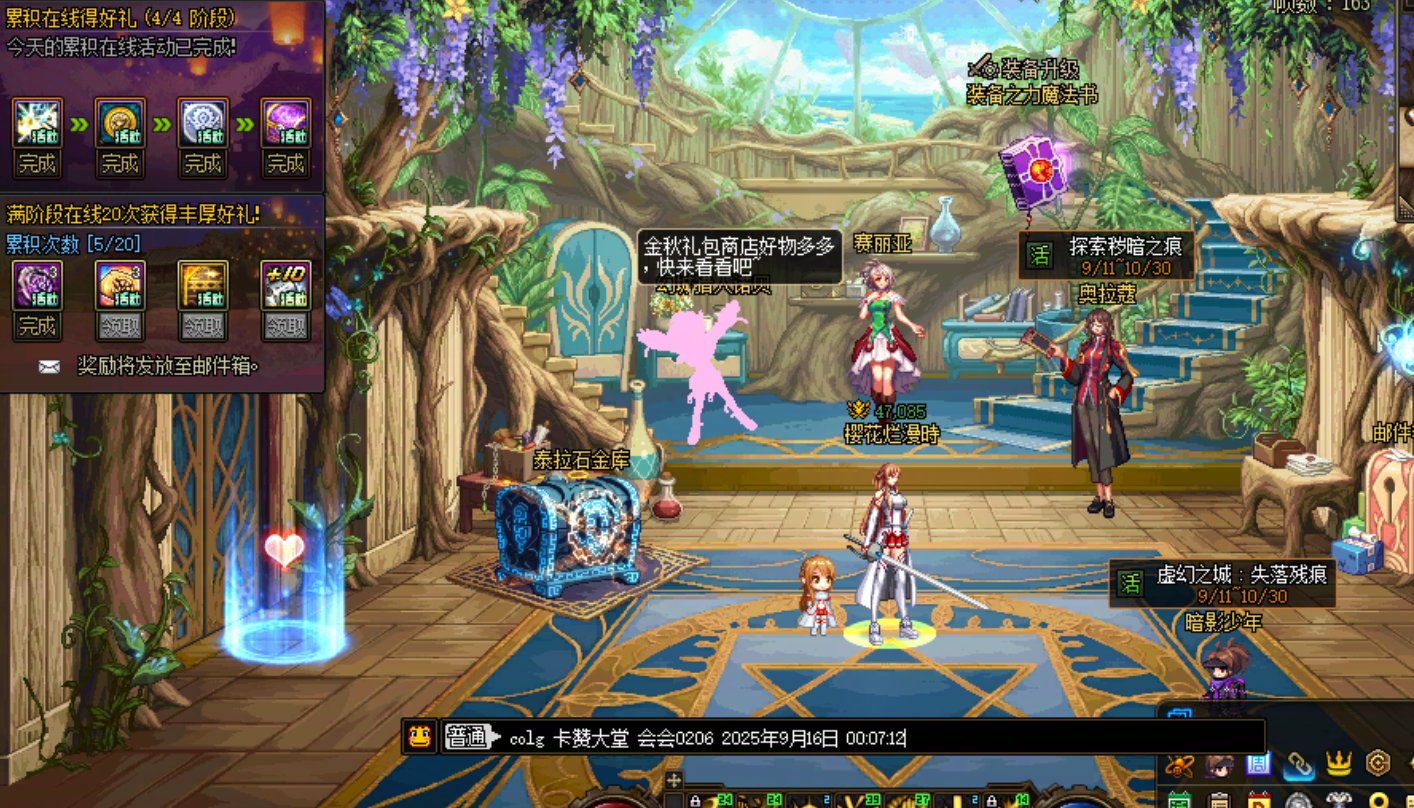Open the gold crown menu icon
The width and height of the screenshot is (1414, 808).
(1338, 765)
